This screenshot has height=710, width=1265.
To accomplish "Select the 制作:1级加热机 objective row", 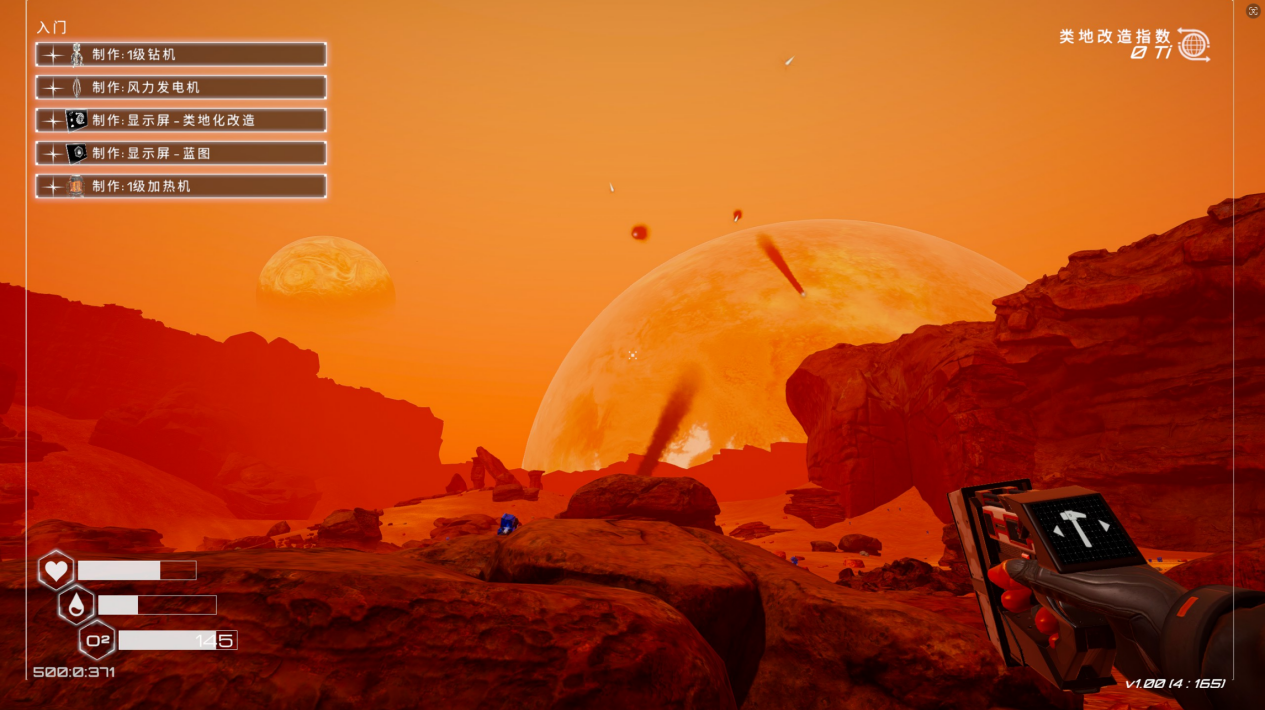I will (181, 186).
